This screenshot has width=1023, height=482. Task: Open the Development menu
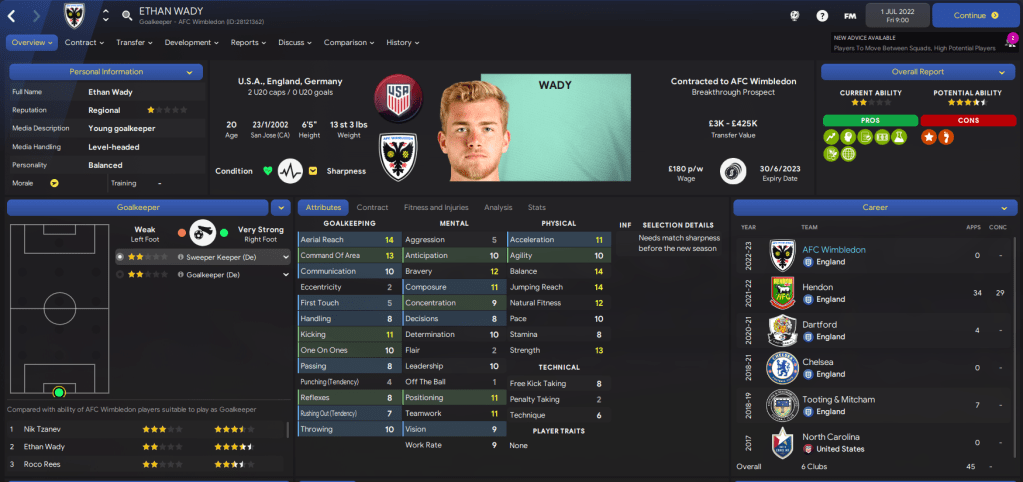click(191, 43)
